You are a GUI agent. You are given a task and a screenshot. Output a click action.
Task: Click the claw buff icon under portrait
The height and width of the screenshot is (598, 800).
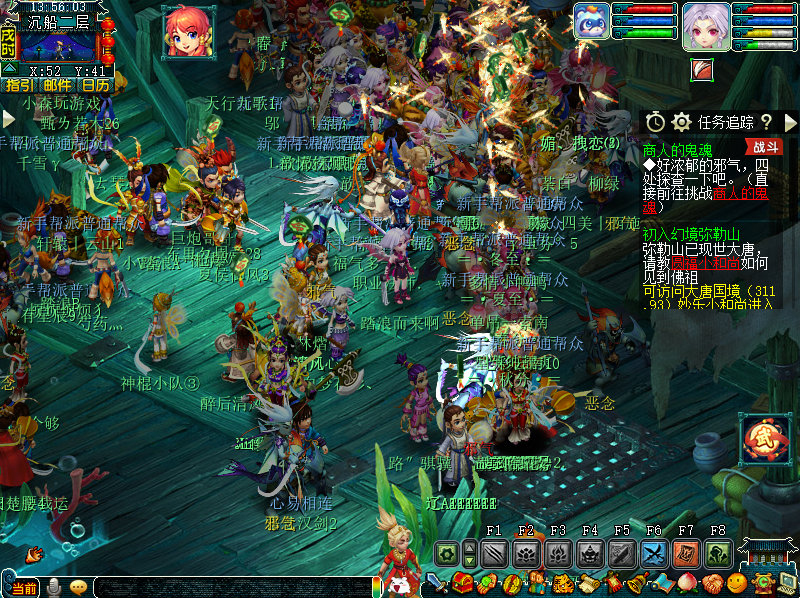(702, 70)
